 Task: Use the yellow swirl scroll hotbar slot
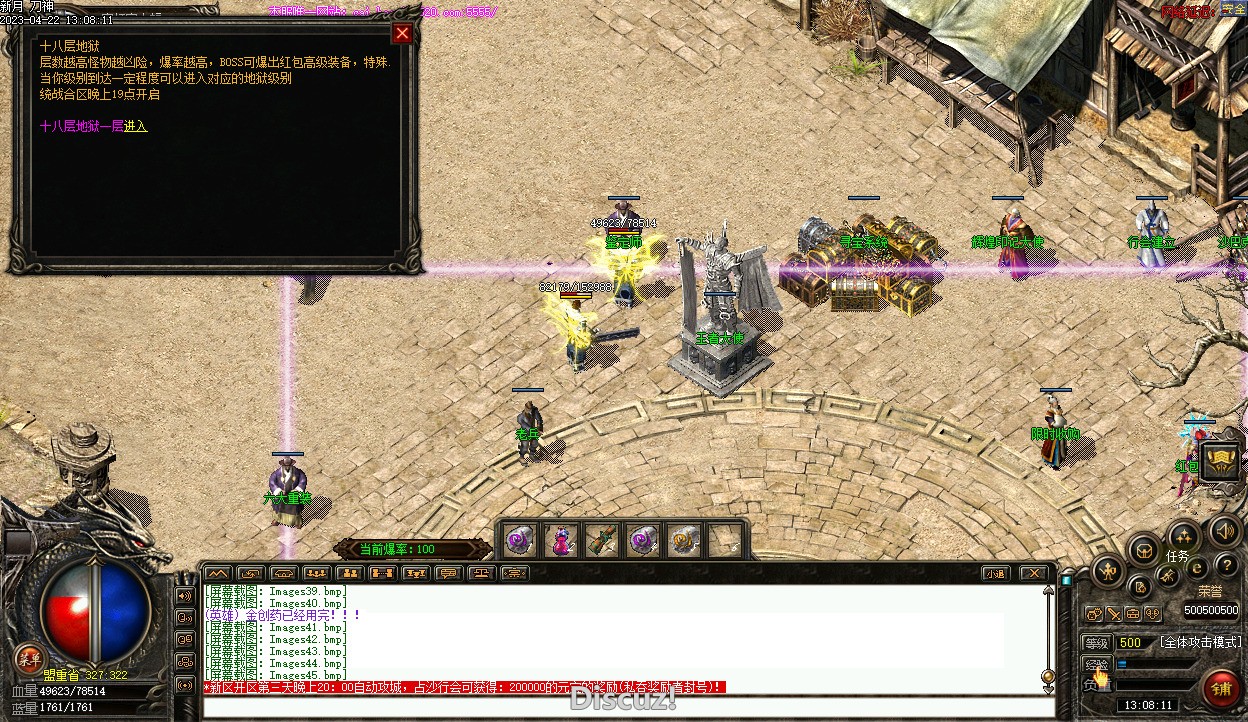coord(684,541)
